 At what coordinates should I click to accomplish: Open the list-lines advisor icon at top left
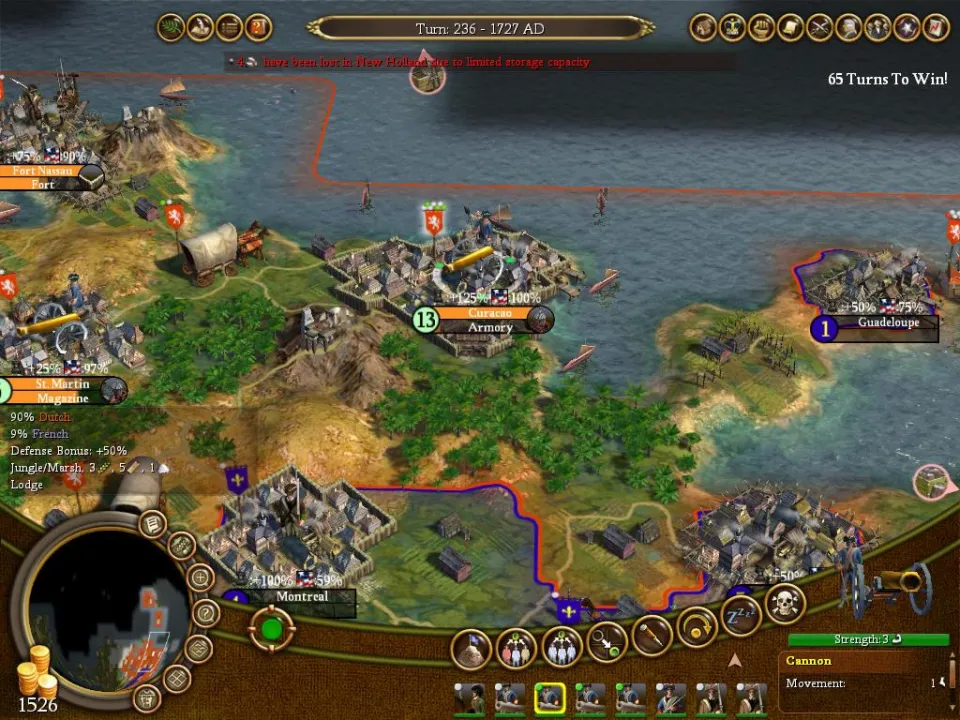click(x=229, y=27)
